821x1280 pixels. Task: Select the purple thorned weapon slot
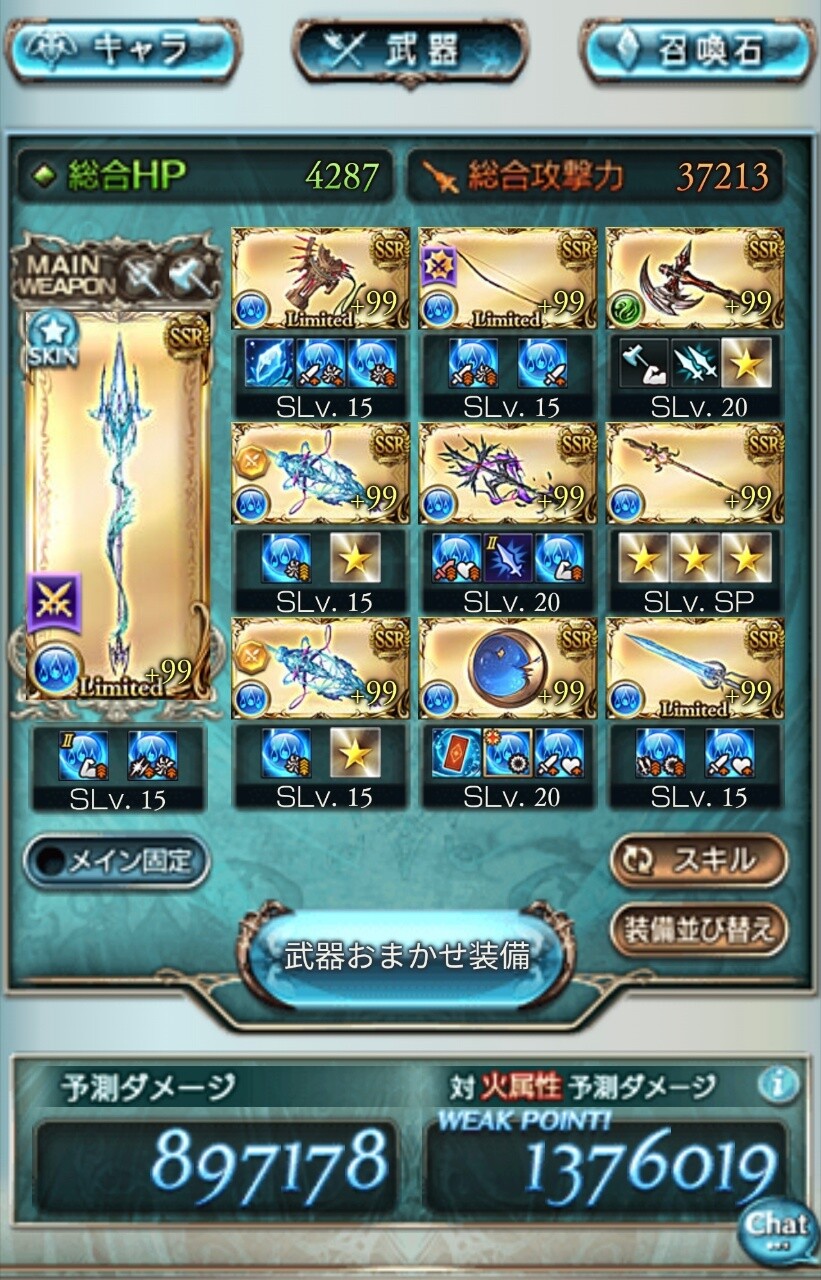click(507, 474)
